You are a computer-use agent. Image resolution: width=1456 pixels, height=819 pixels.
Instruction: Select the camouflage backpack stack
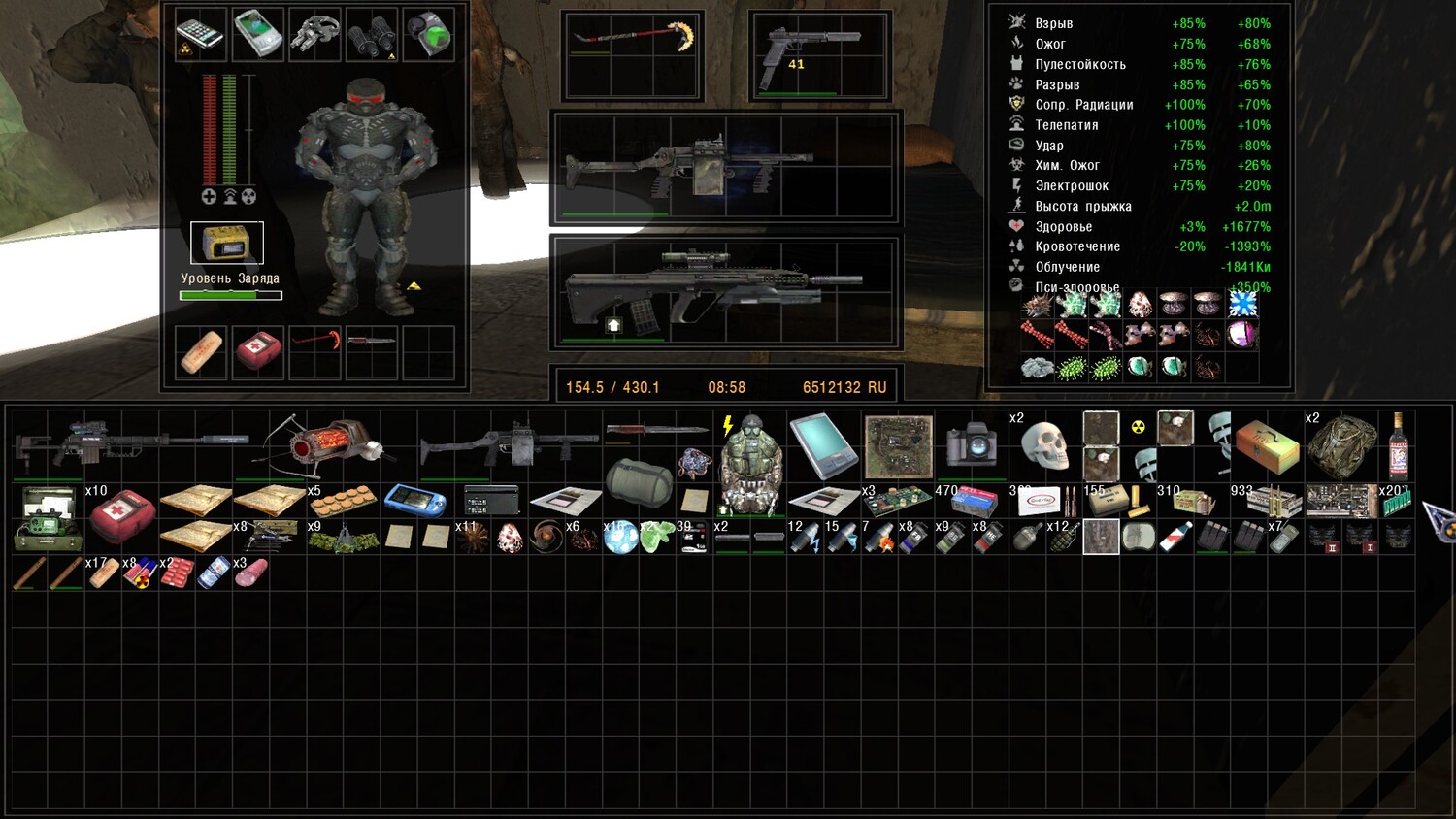1341,445
